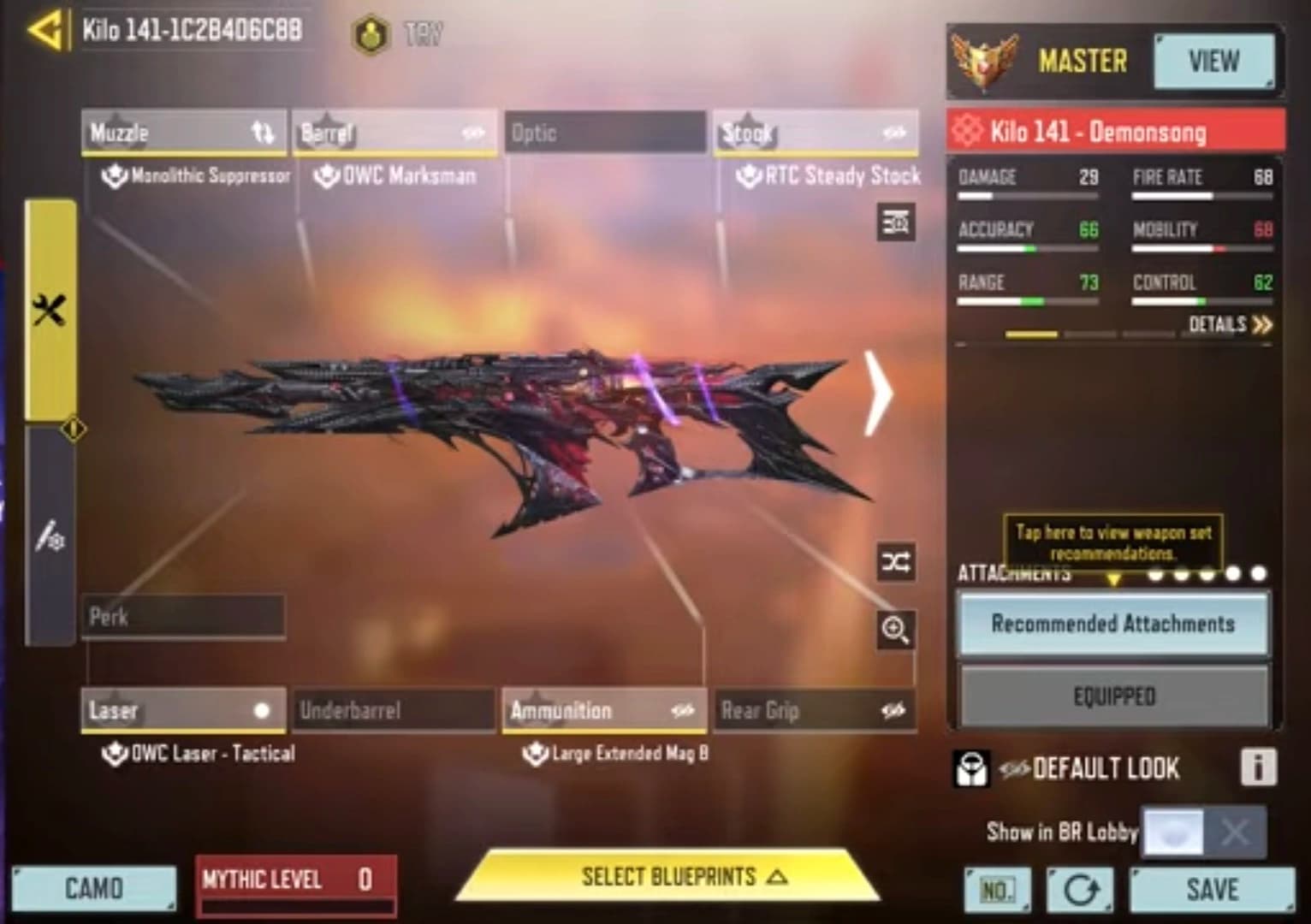Click the VIEW button beside Master

click(x=1213, y=62)
